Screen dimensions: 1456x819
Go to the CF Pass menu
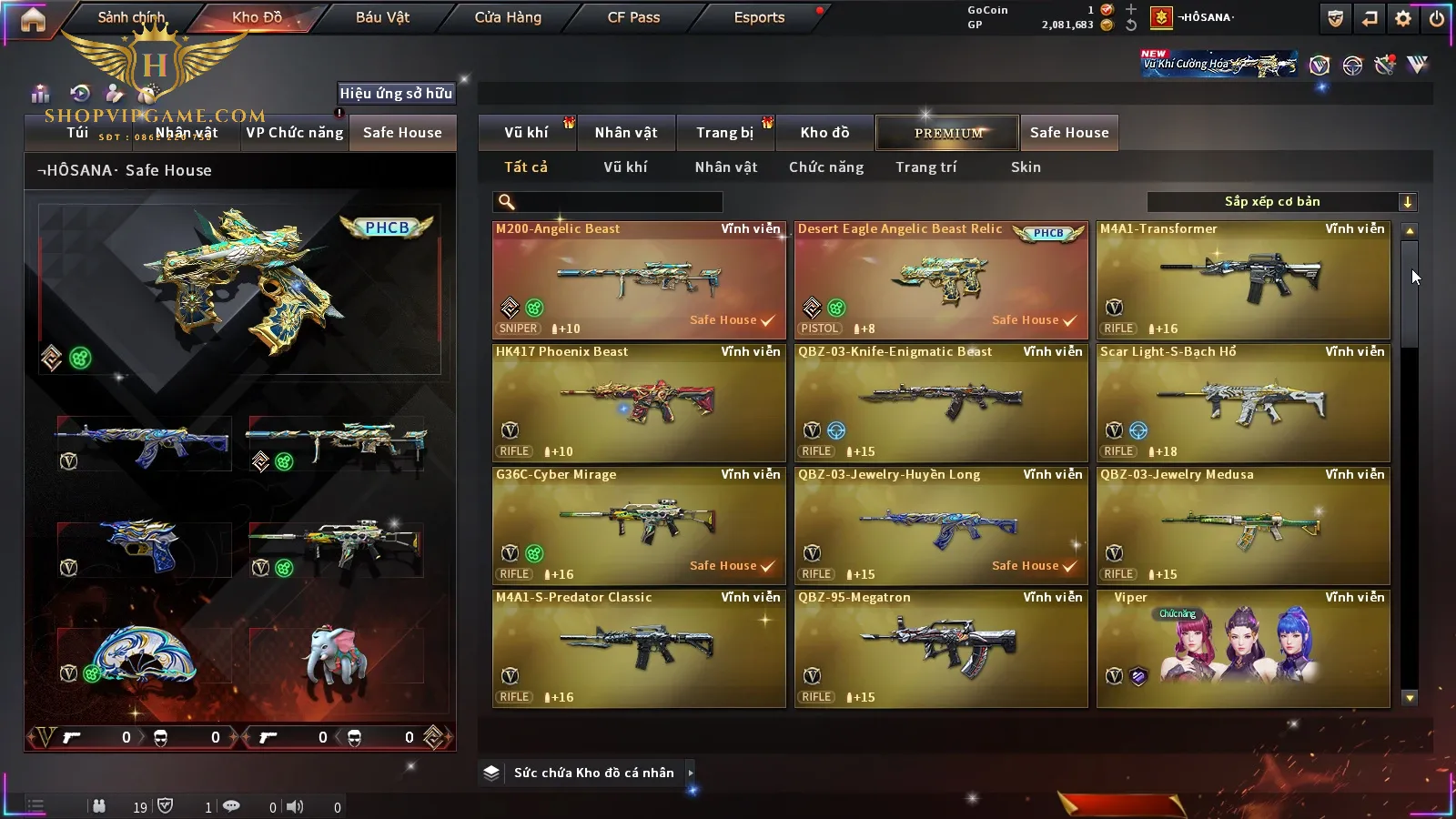tap(633, 17)
